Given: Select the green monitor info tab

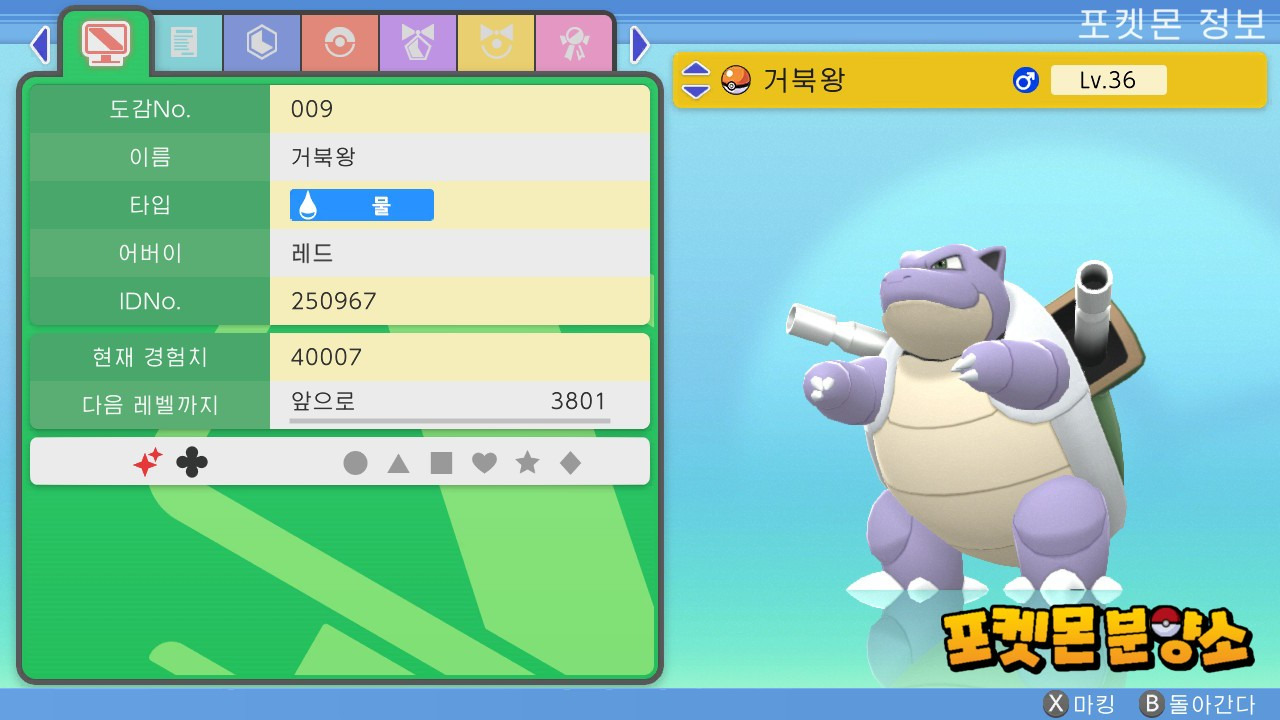Looking at the screenshot, I should [x=106, y=42].
